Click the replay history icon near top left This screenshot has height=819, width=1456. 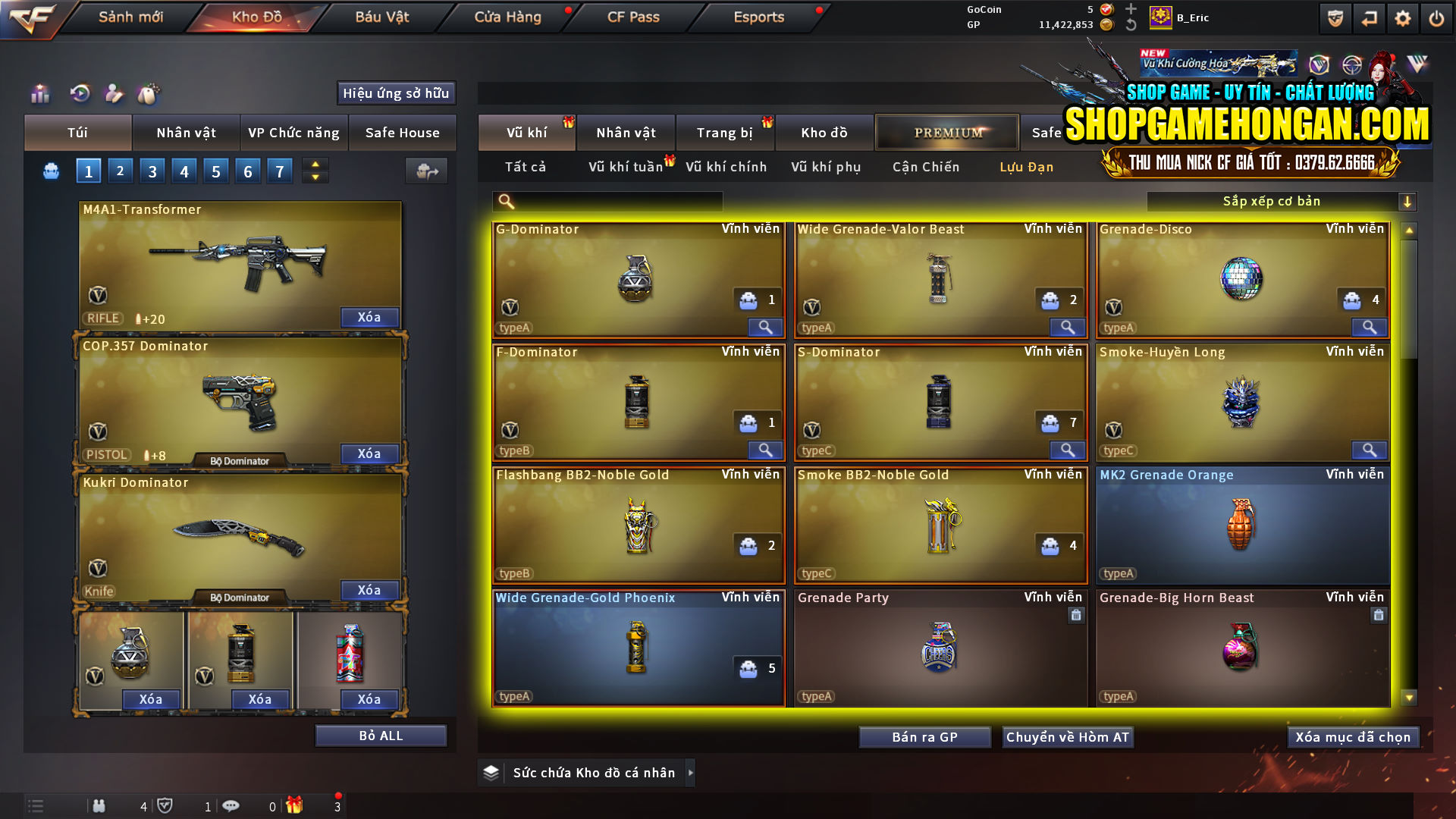[79, 93]
